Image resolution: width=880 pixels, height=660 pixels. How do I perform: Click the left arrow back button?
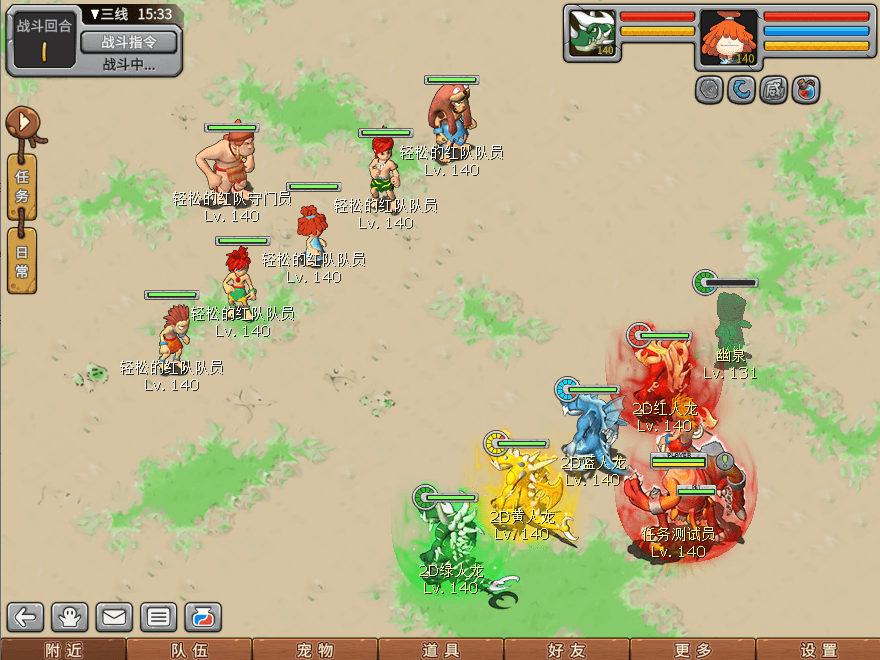tap(26, 616)
